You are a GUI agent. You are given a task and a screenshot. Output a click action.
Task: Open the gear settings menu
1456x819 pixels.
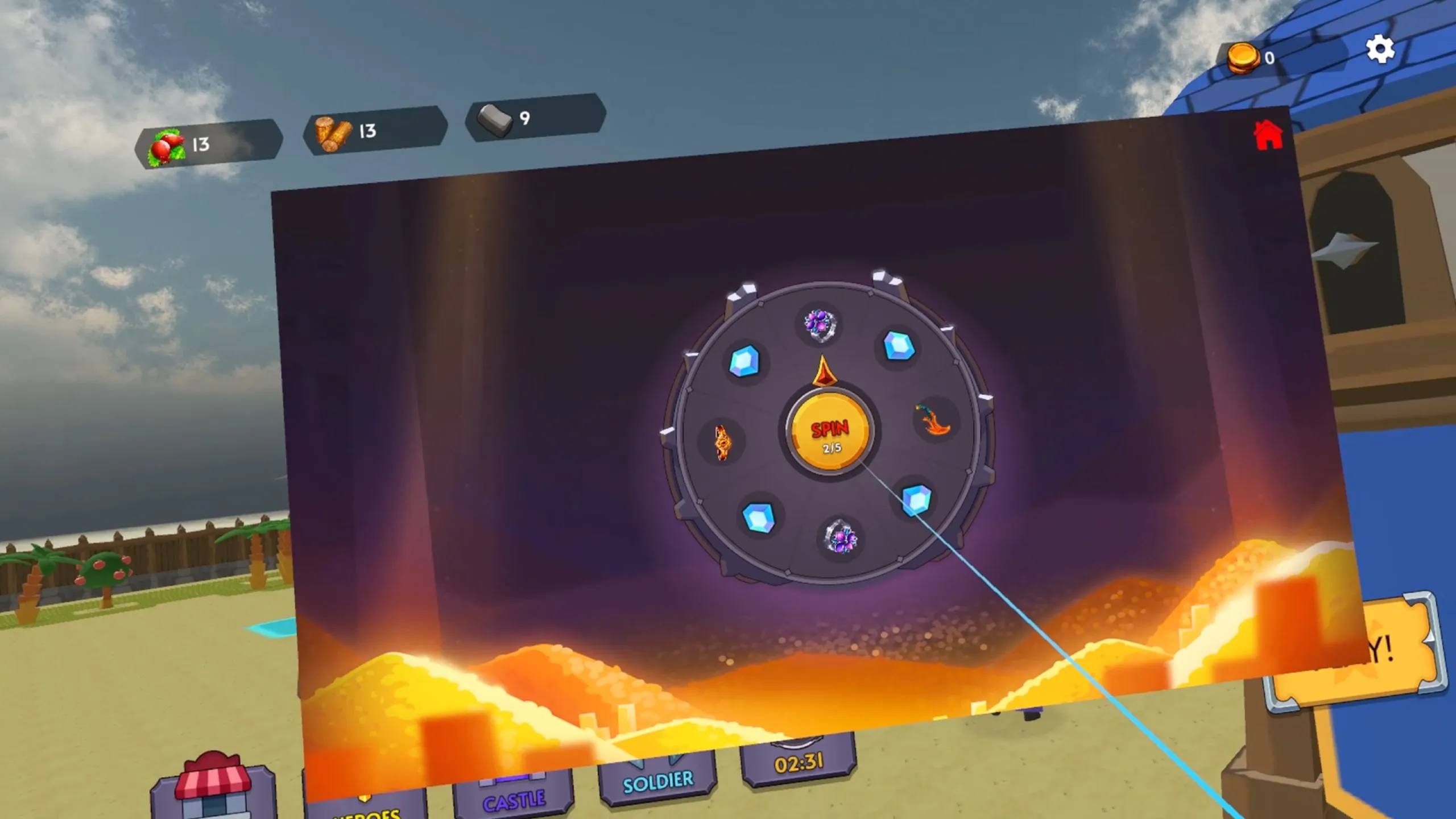pos(1380,49)
